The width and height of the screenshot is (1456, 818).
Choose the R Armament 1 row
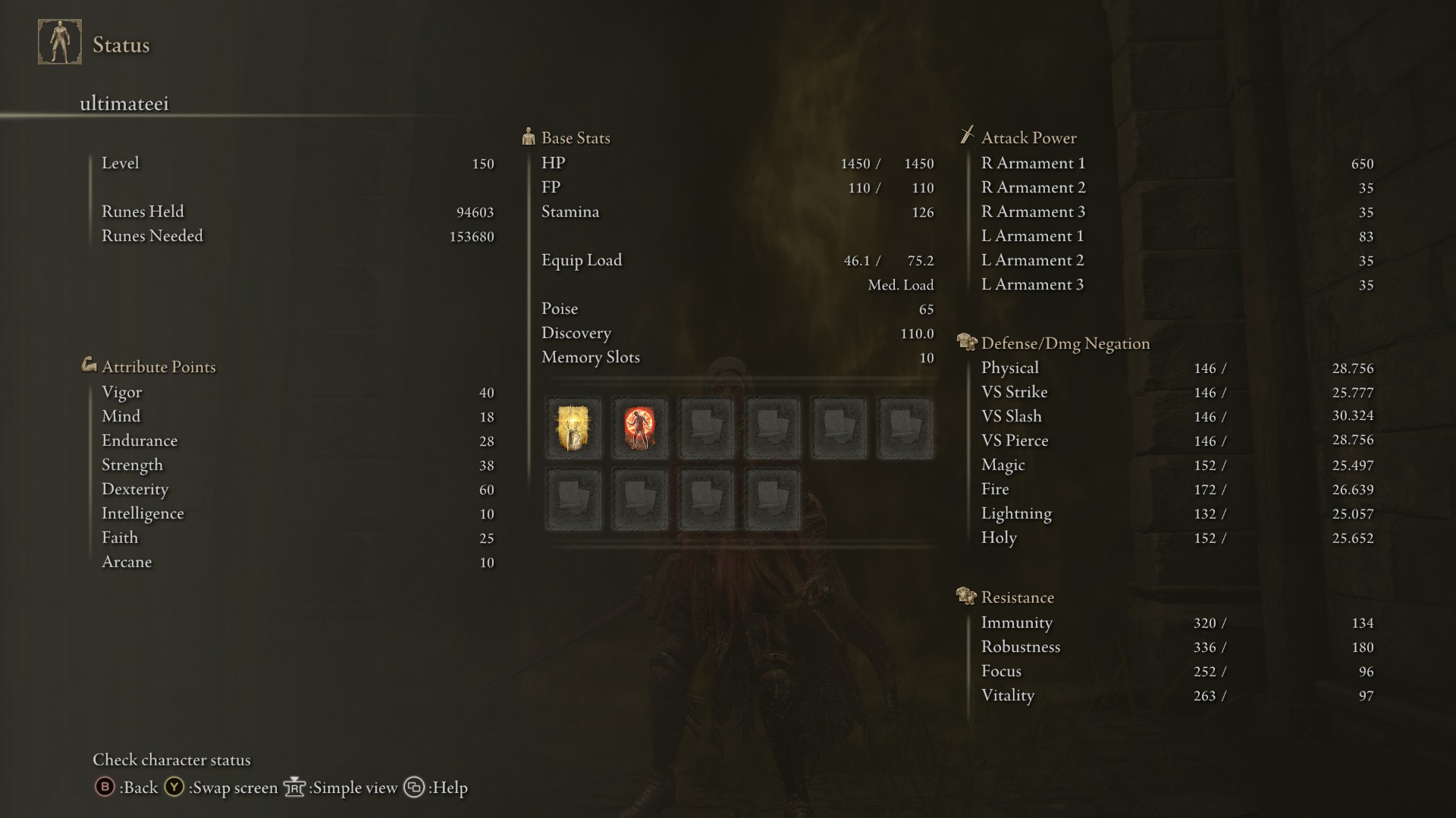[x=1176, y=163]
